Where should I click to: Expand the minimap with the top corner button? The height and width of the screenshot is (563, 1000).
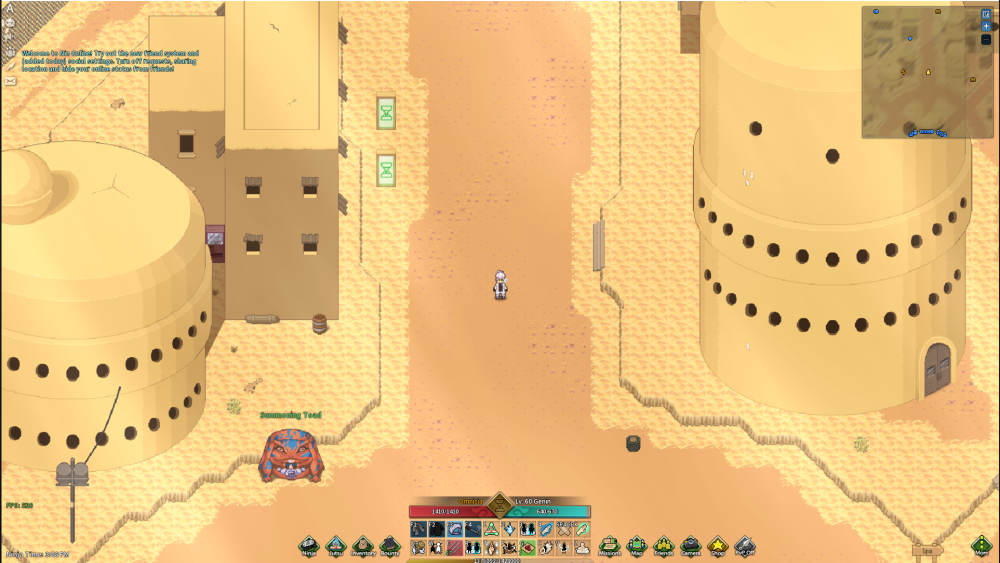pyautogui.click(x=986, y=14)
